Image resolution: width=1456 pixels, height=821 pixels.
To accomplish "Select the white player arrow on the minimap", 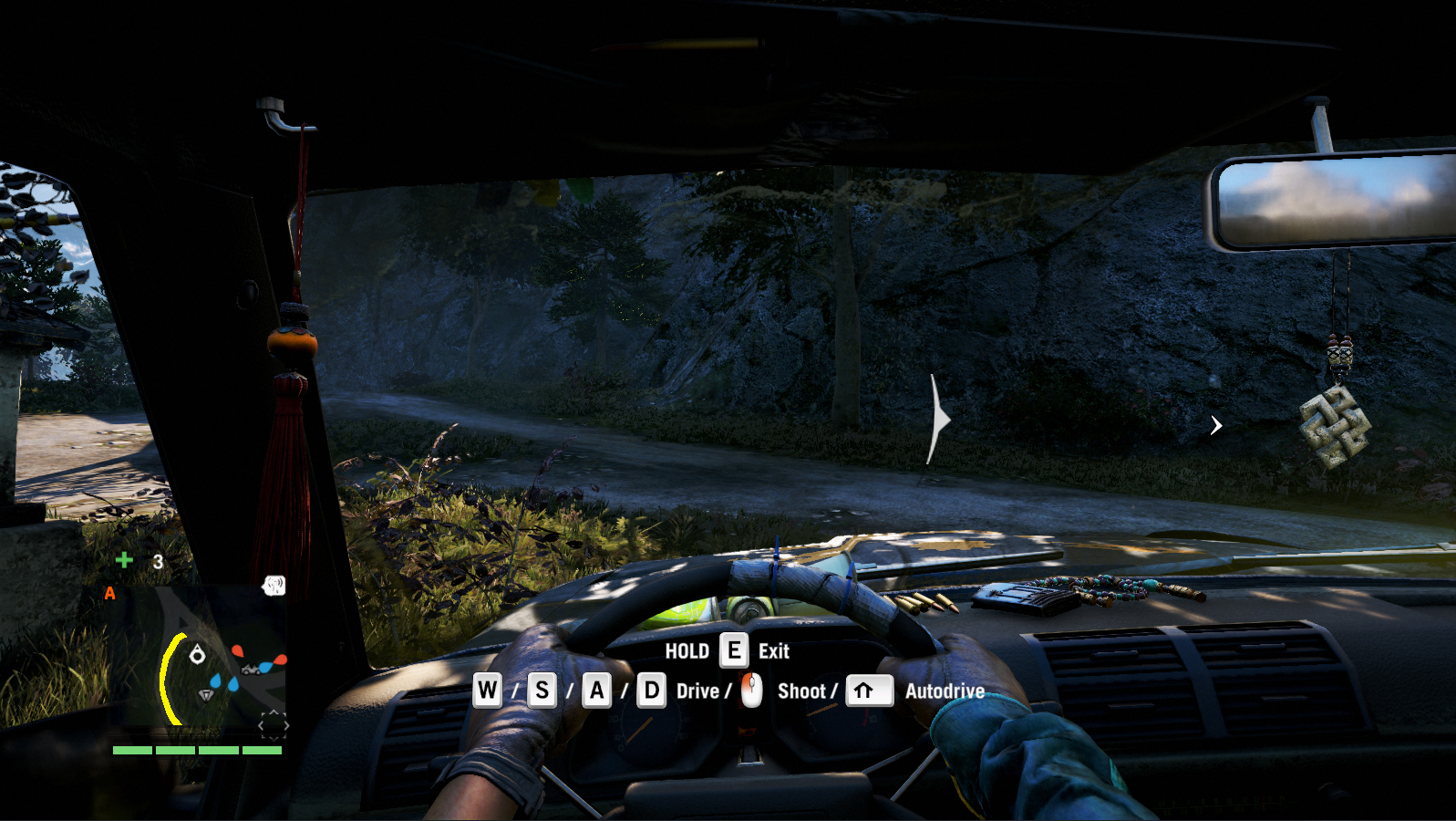I will tap(197, 654).
